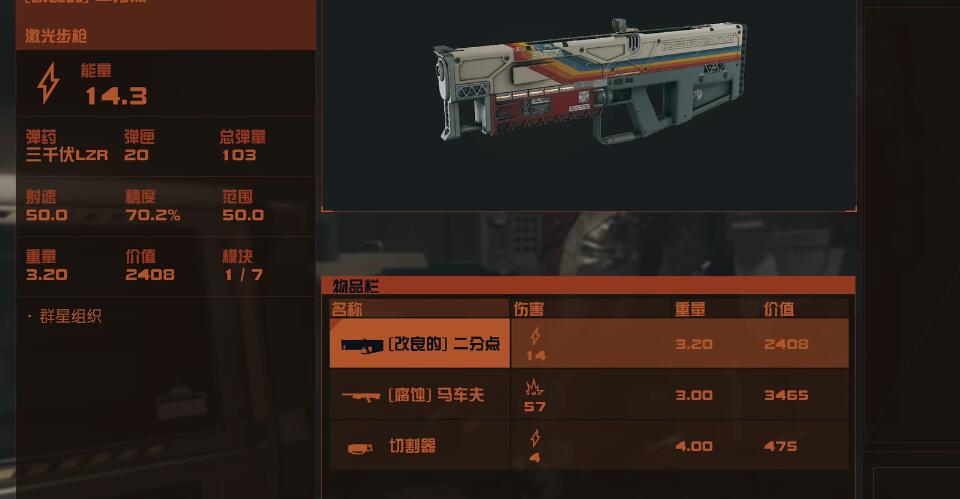Sort inventory by 名称 column header
Image resolution: width=960 pixels, height=499 pixels.
419,308
